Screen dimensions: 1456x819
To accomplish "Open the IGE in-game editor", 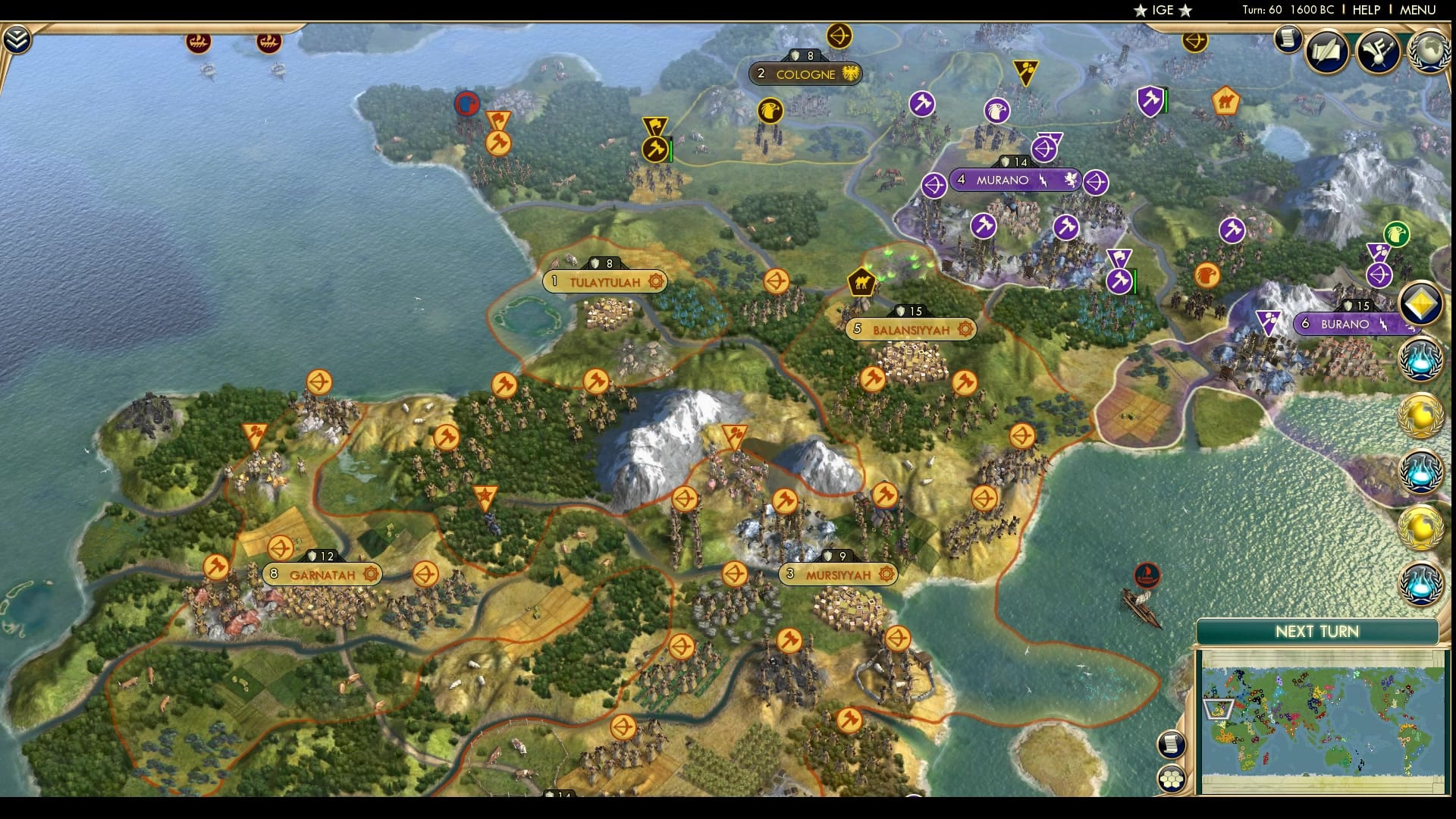I will (x=1163, y=10).
